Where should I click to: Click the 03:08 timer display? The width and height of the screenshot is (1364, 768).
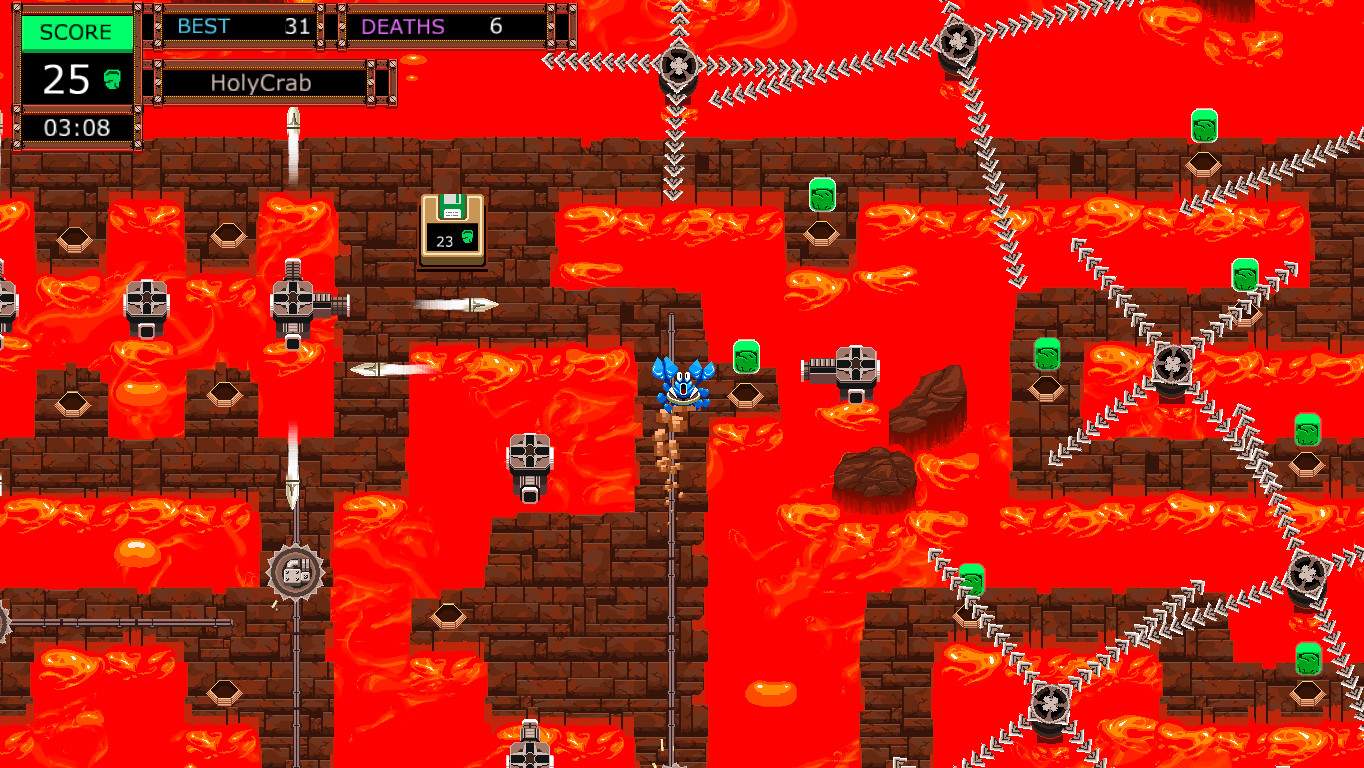pos(76,128)
